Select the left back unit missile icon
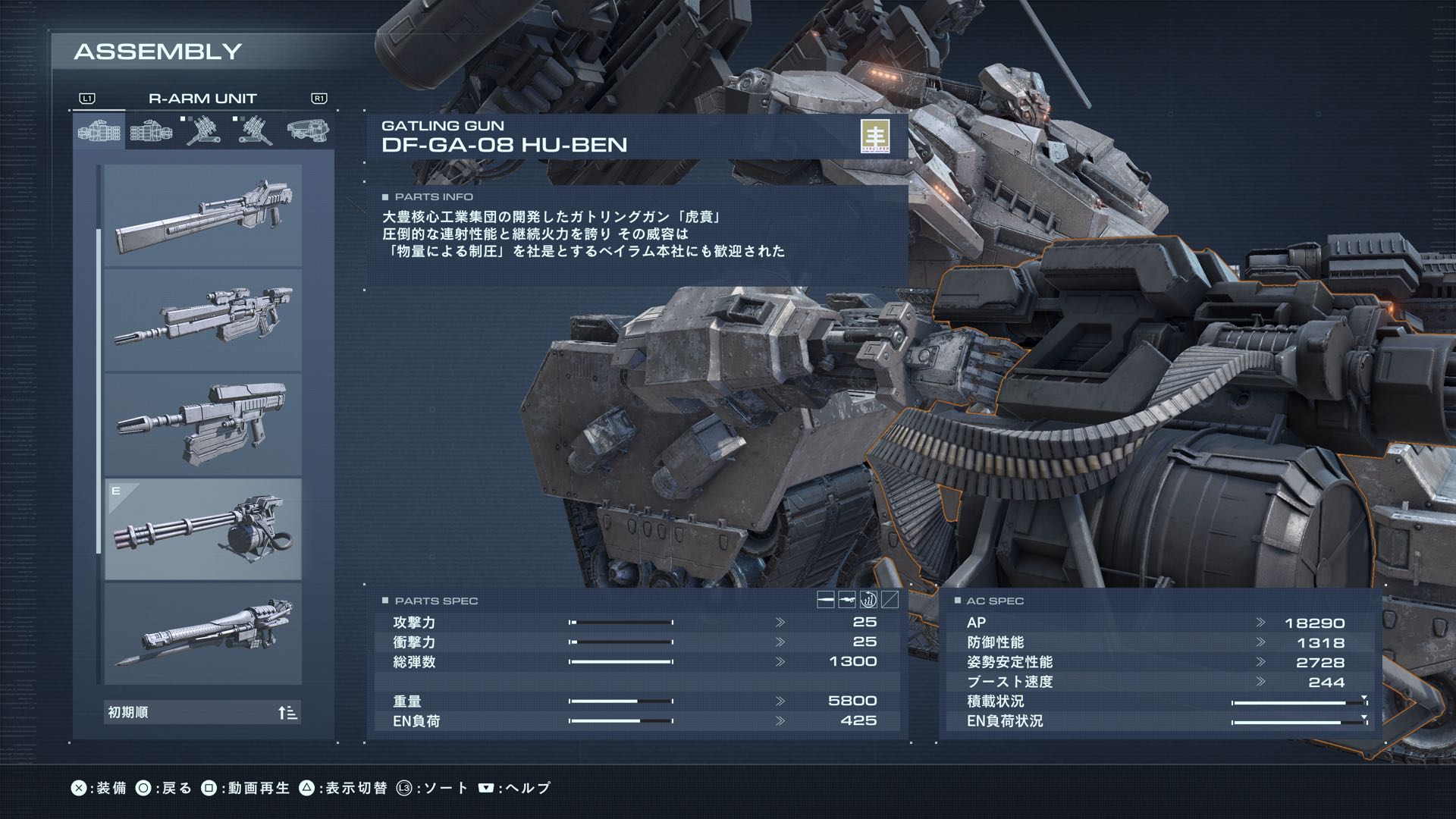This screenshot has width=1456, height=819. 254,130
